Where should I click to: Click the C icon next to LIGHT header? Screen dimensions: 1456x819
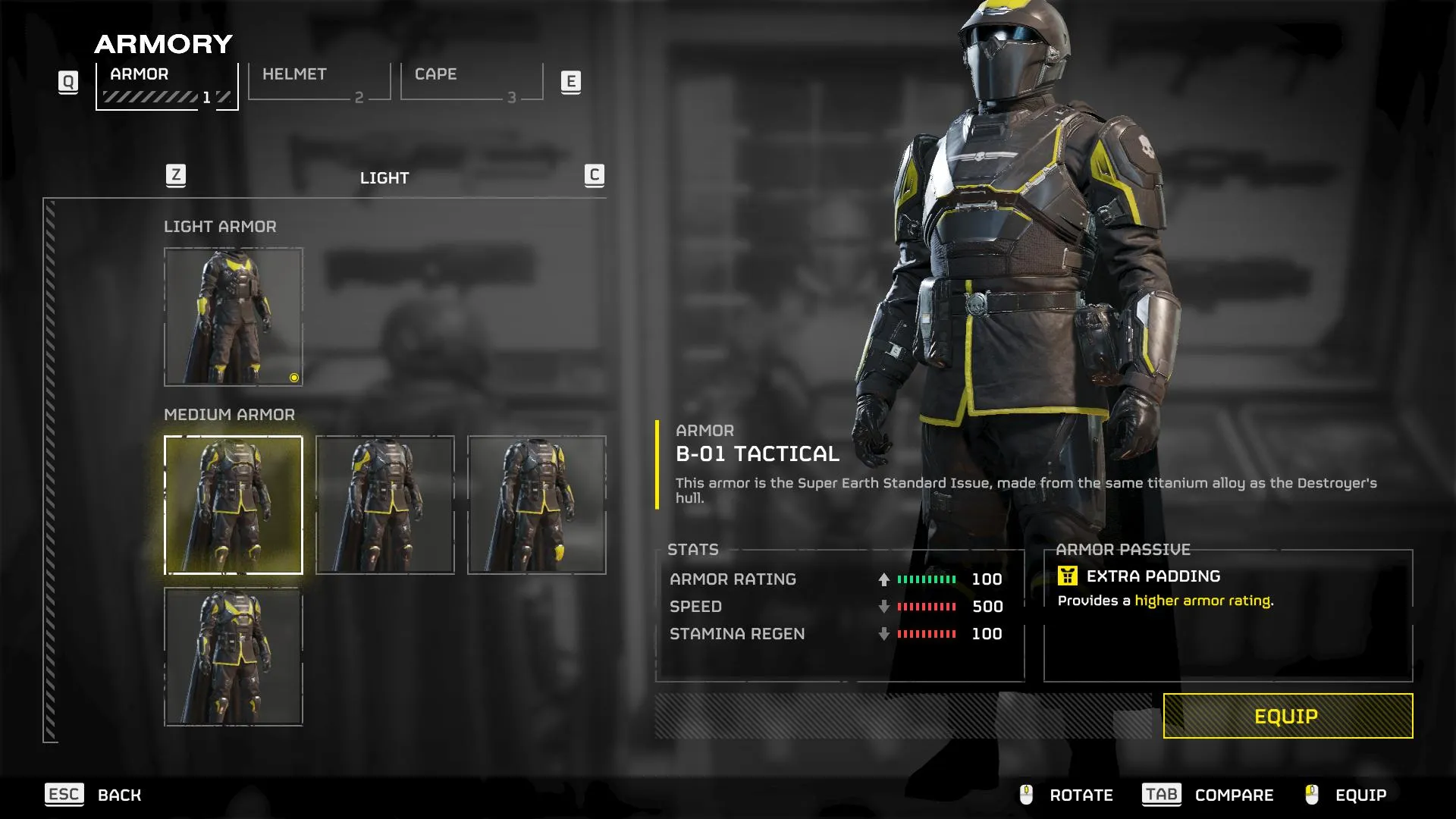[x=594, y=174]
